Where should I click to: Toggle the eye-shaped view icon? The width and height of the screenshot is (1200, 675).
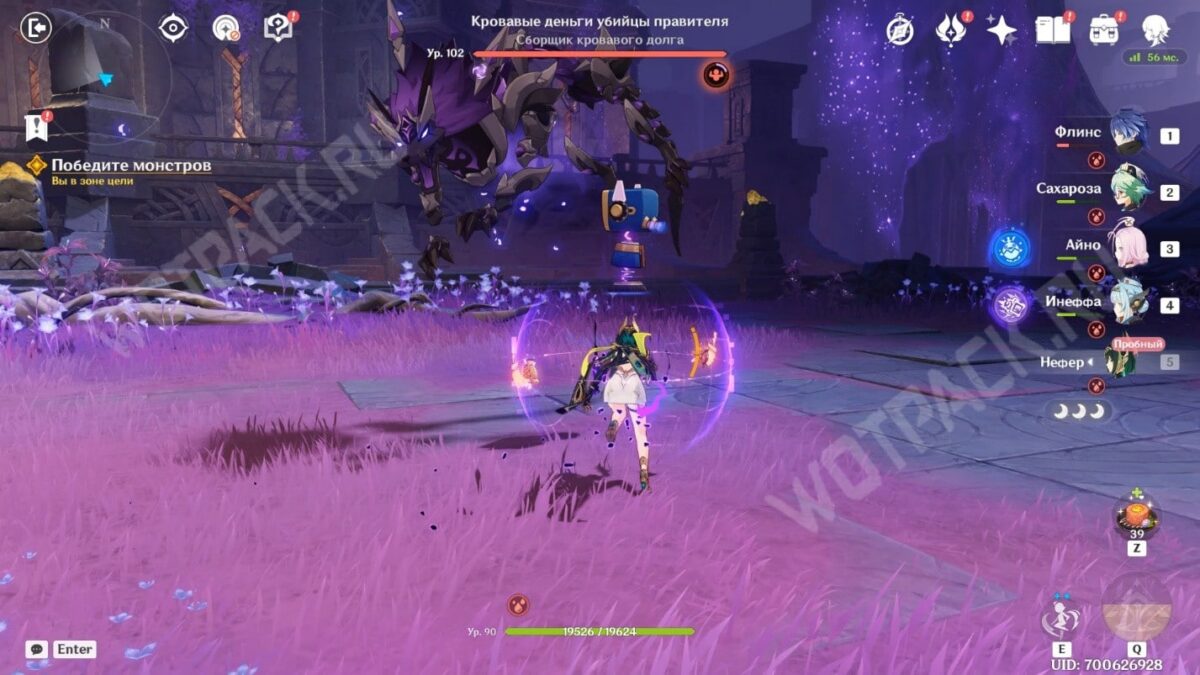coord(174,28)
